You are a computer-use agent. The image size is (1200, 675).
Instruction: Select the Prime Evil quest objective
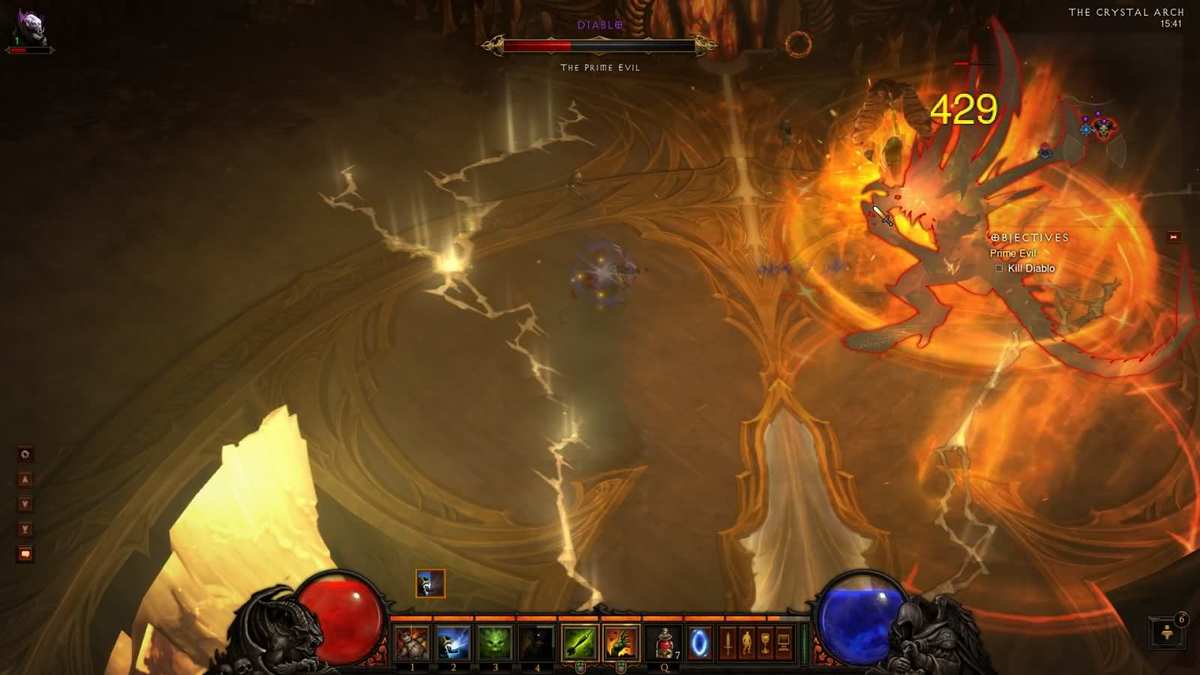(x=1011, y=254)
